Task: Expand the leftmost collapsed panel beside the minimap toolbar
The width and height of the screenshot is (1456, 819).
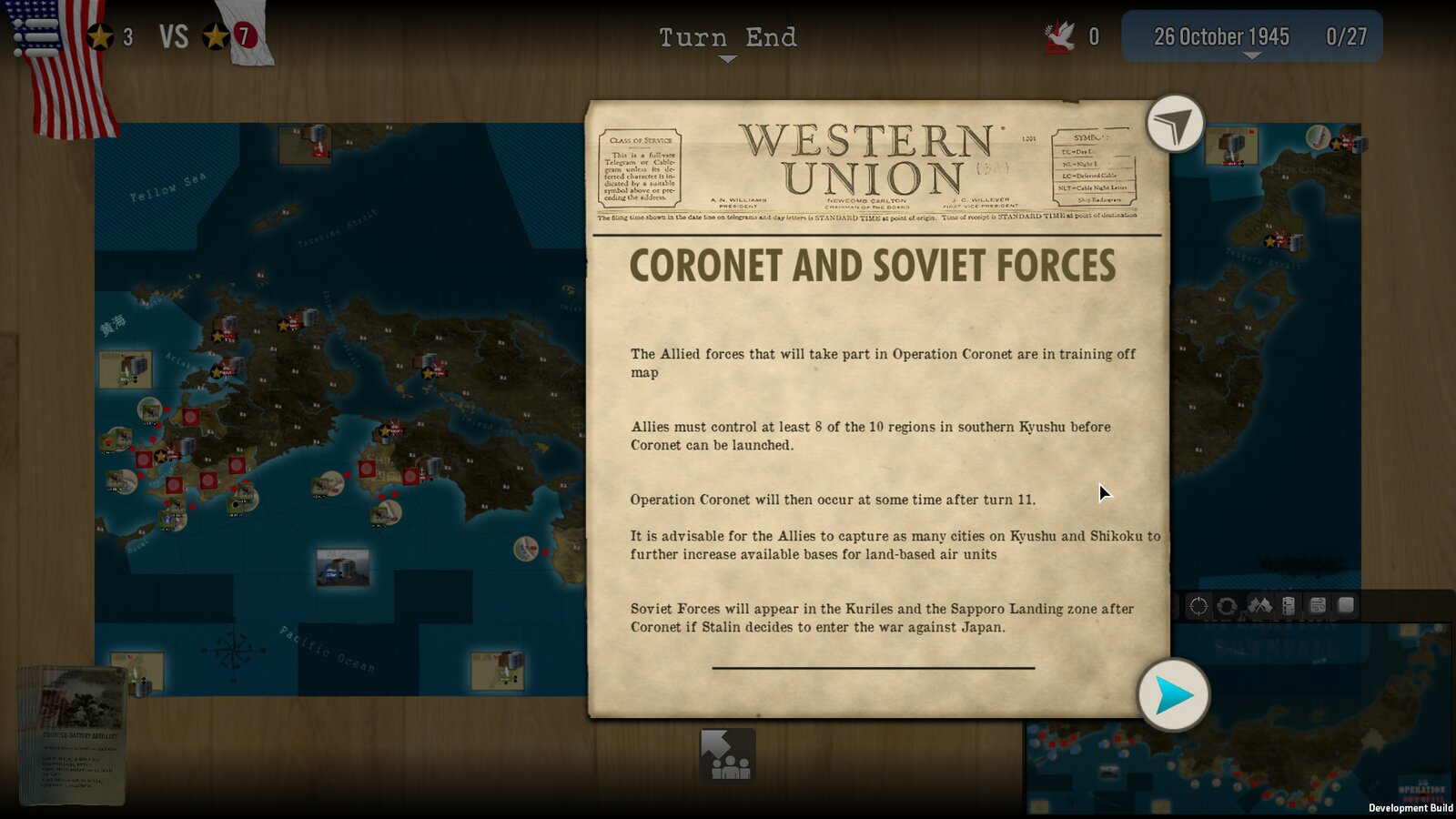Action: [x=1176, y=607]
